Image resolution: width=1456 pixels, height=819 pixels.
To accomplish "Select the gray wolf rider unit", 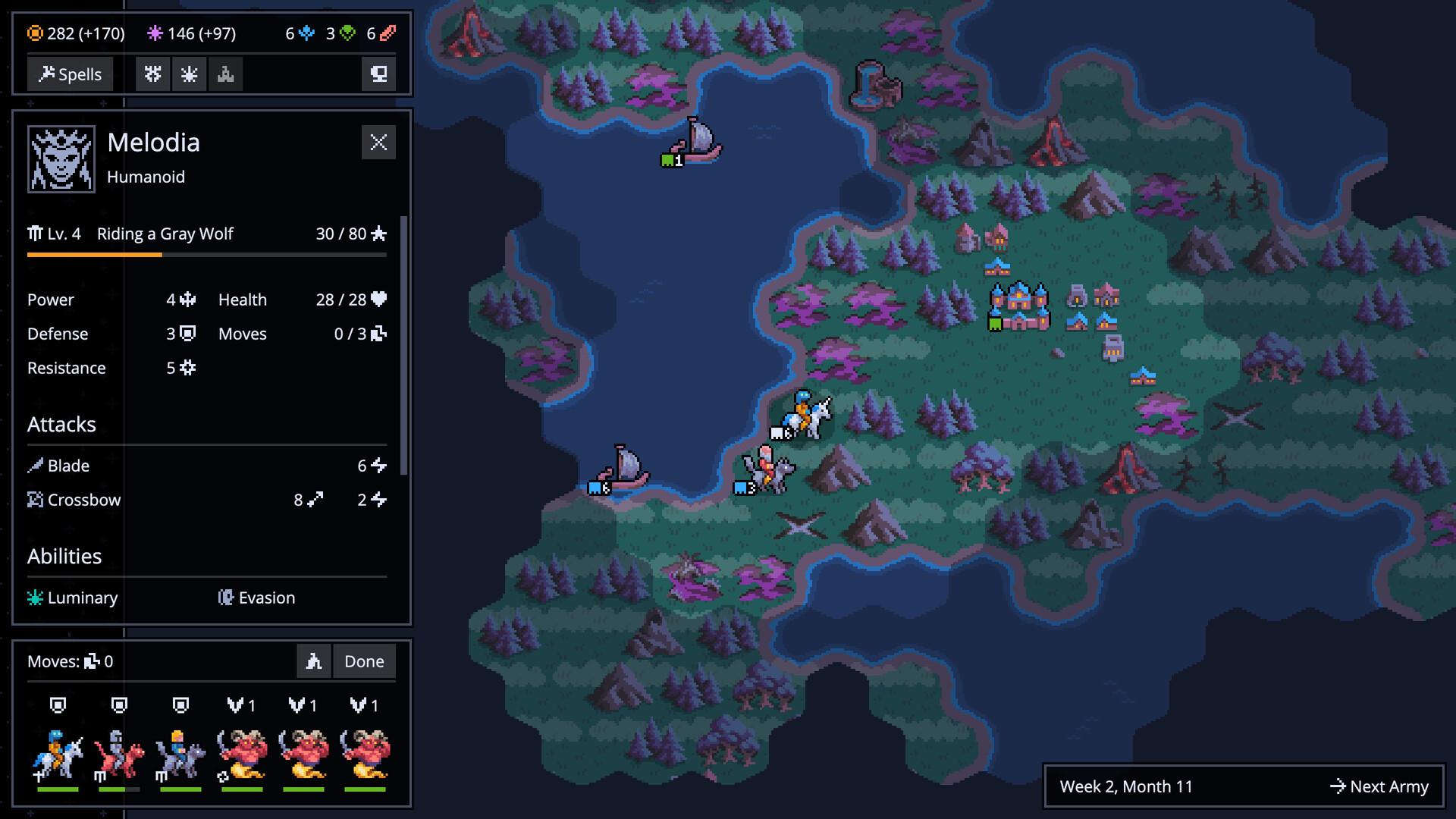I will coord(180,753).
